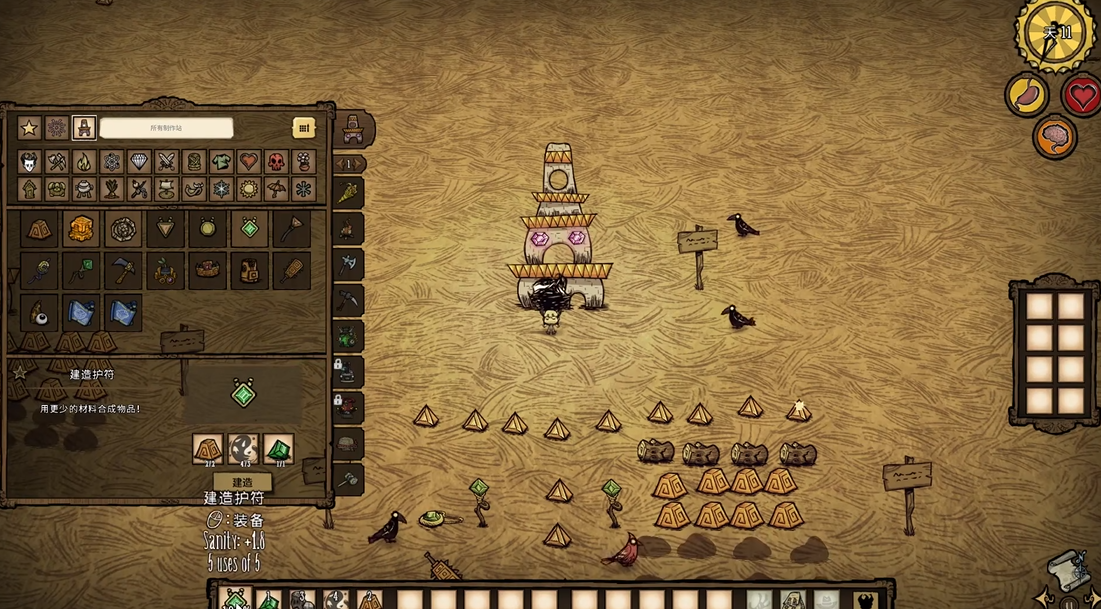The height and width of the screenshot is (609, 1101).
Task: Click the pinned axe recipe
Action: pyautogui.click(x=347, y=263)
